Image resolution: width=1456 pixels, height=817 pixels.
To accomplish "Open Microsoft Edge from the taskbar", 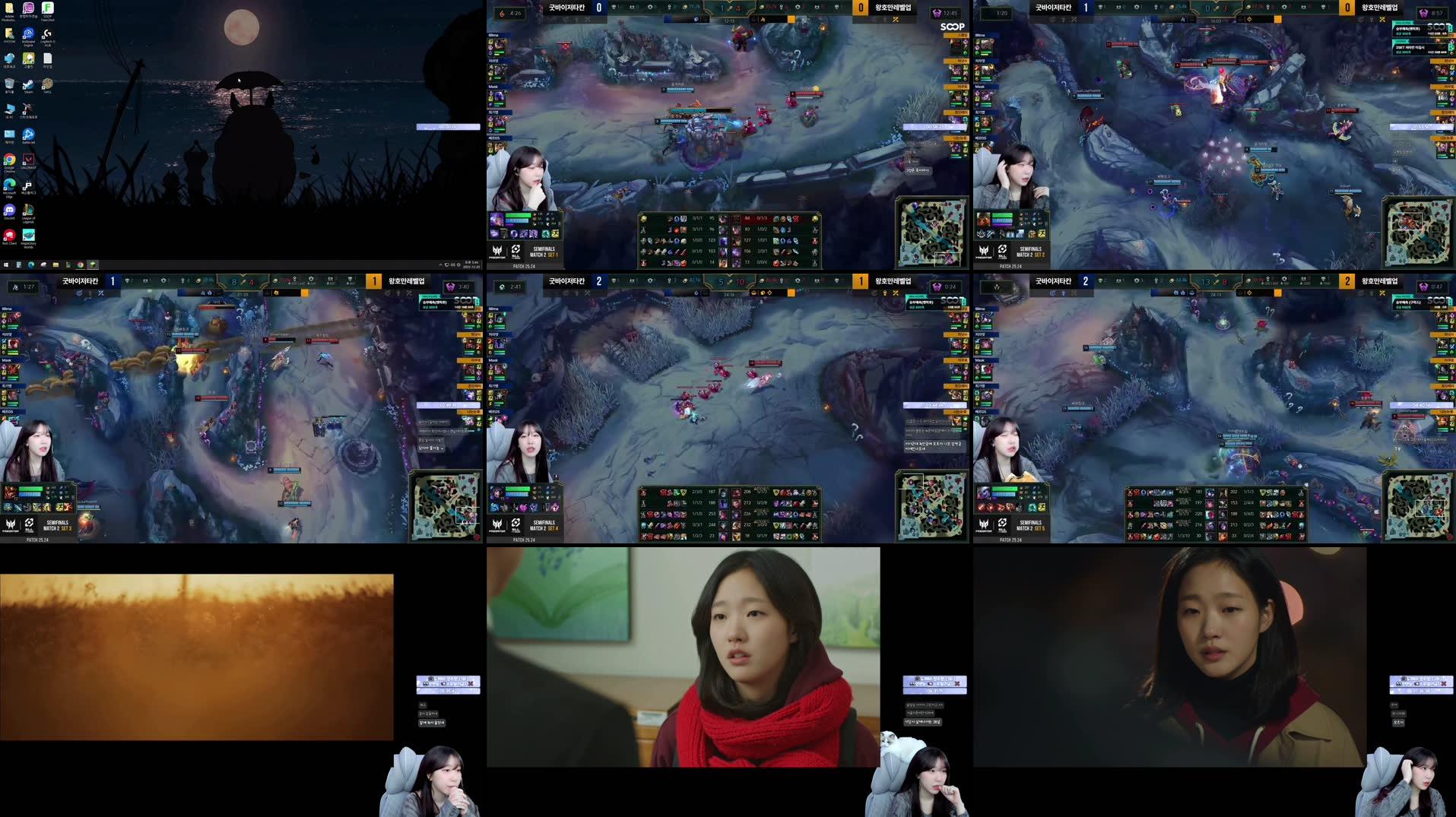I will click(x=33, y=264).
